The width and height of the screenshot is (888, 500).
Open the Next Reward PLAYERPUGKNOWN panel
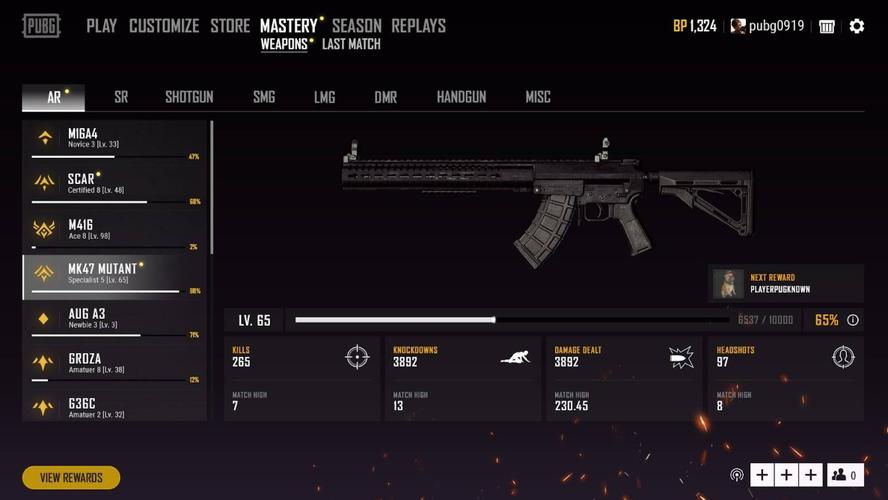pos(786,283)
